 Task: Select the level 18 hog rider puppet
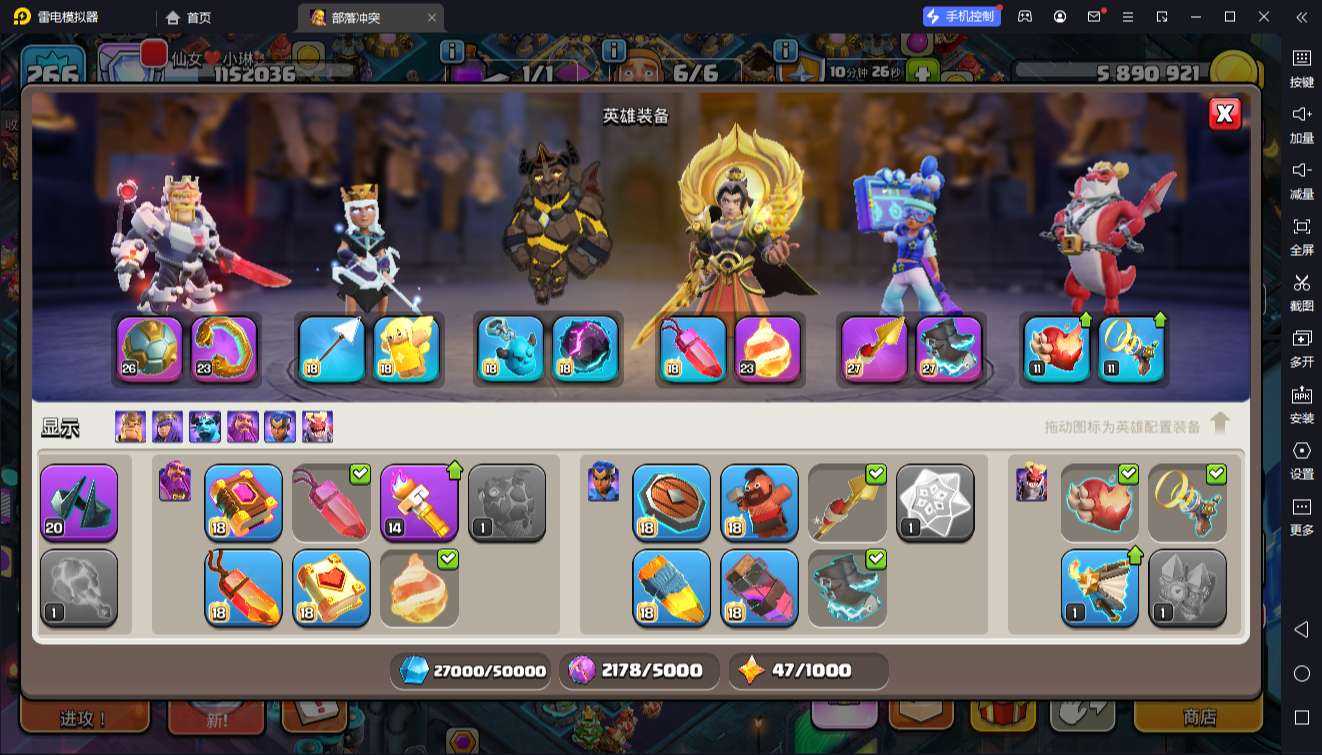[x=759, y=502]
